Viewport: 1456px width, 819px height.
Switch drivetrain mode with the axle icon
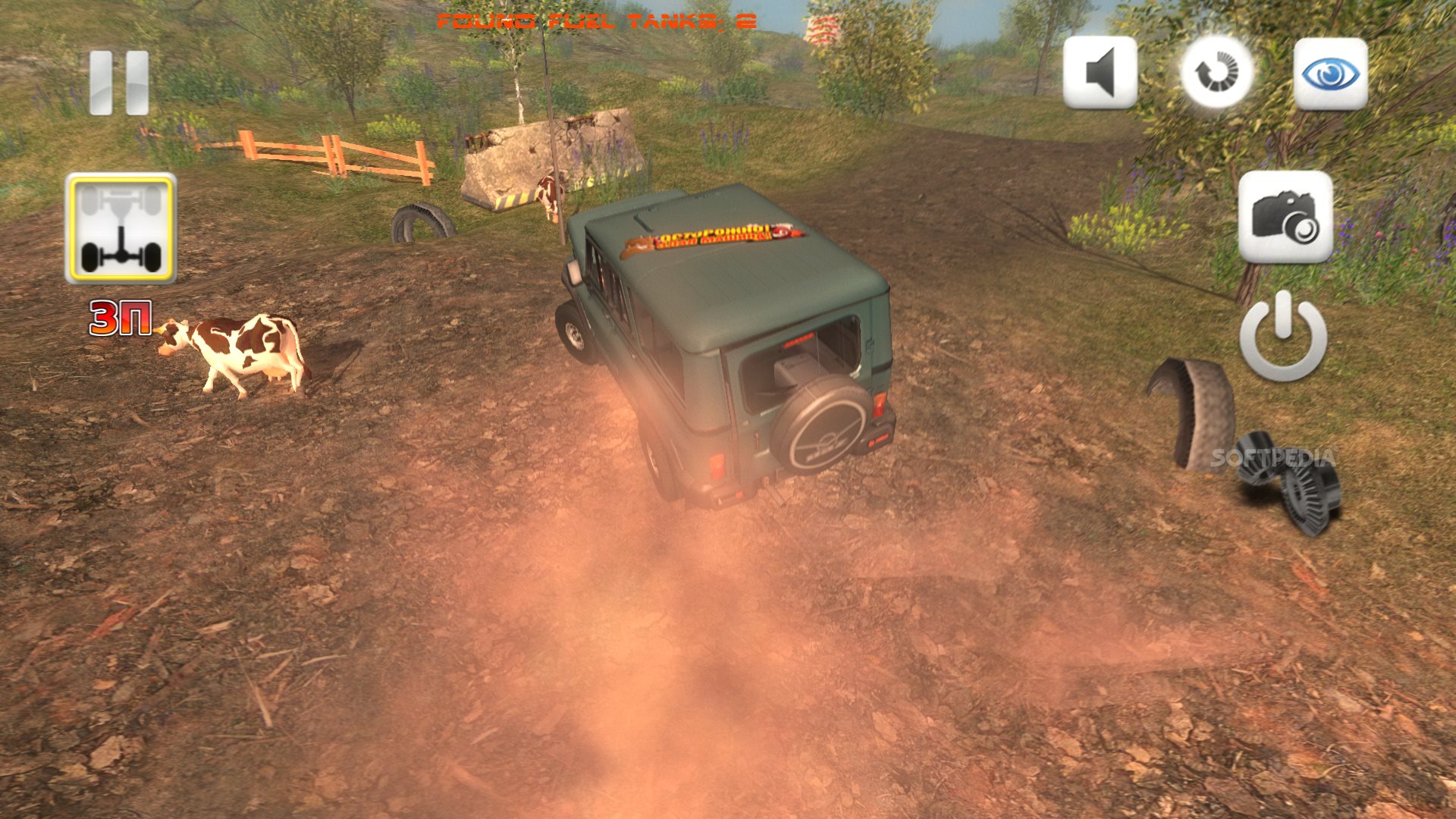(x=121, y=228)
